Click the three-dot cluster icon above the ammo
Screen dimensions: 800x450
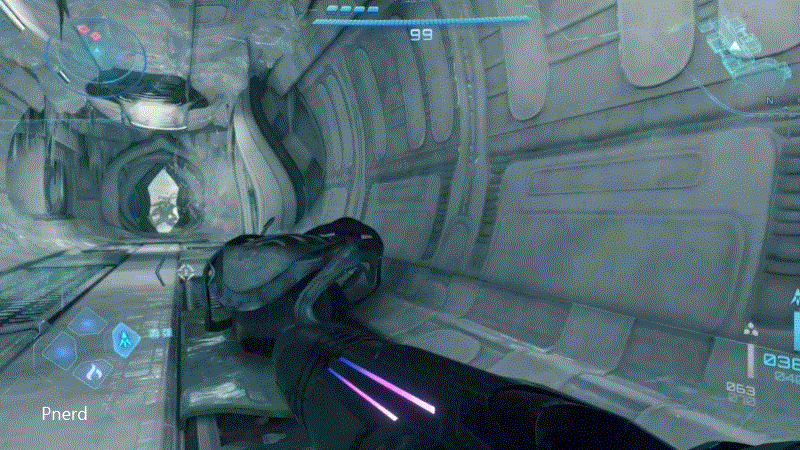click(753, 329)
